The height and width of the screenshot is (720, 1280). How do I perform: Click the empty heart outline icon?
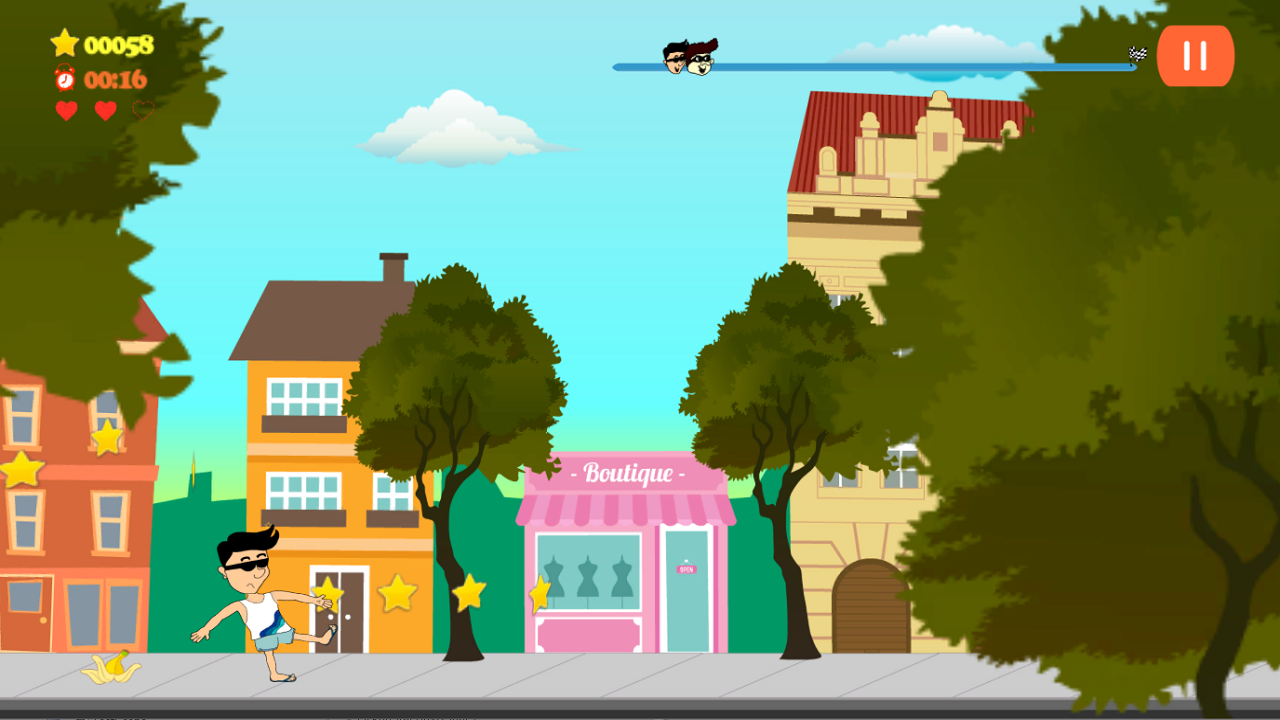pyautogui.click(x=142, y=110)
